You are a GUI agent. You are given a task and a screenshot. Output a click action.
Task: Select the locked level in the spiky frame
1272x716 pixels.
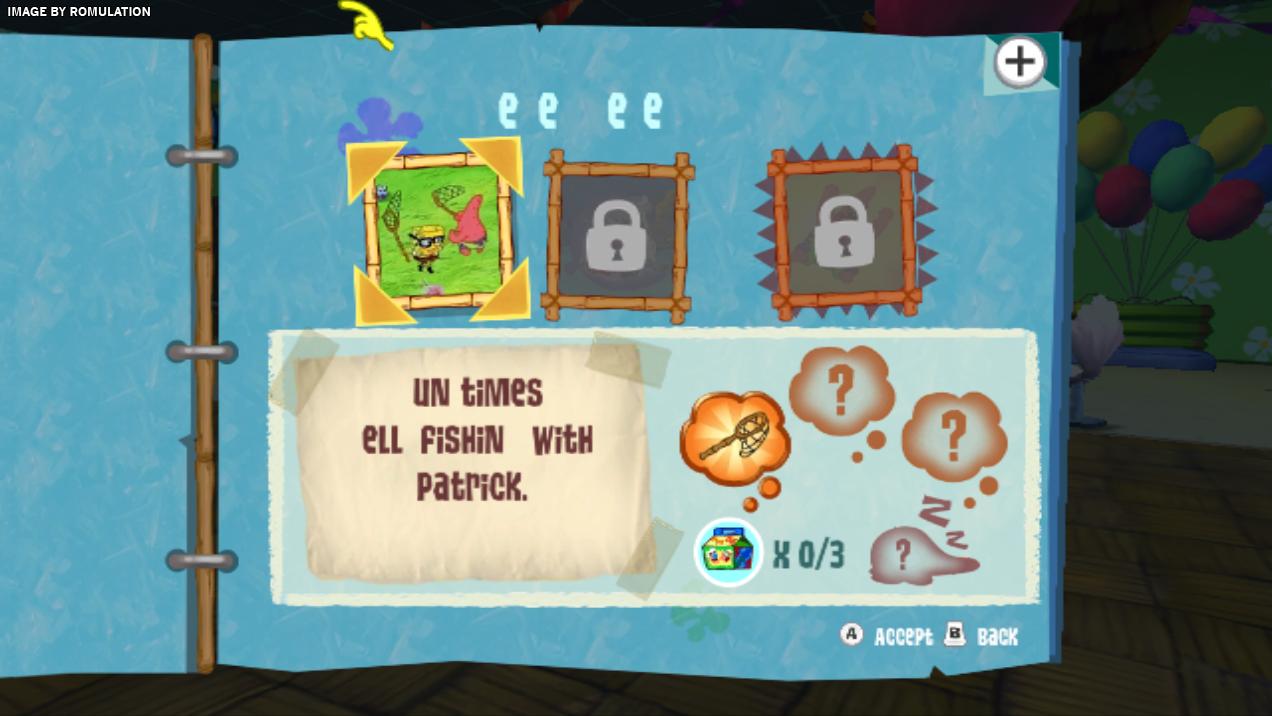(x=845, y=232)
